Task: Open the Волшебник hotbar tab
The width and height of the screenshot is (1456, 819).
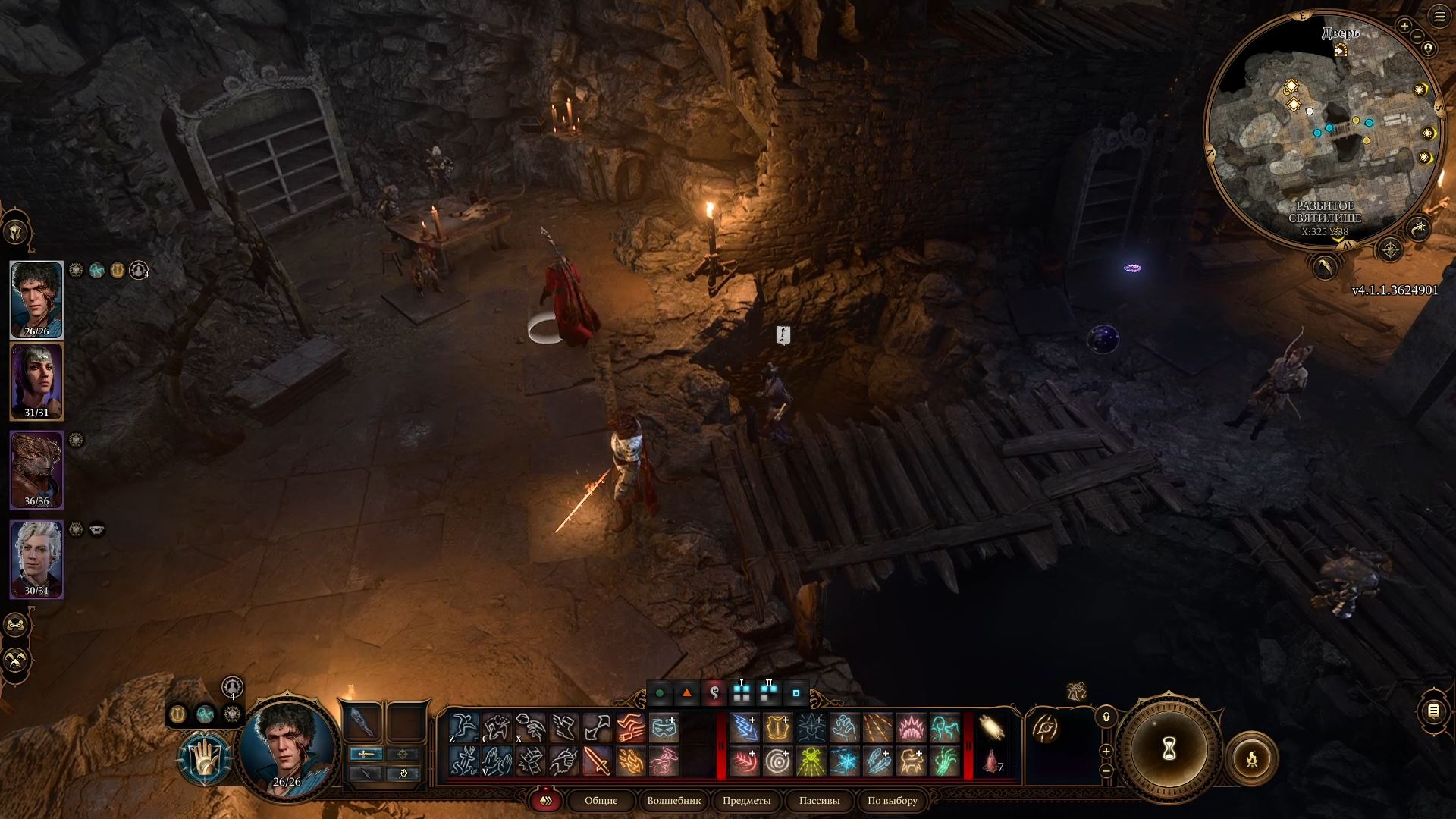Action: [x=673, y=801]
